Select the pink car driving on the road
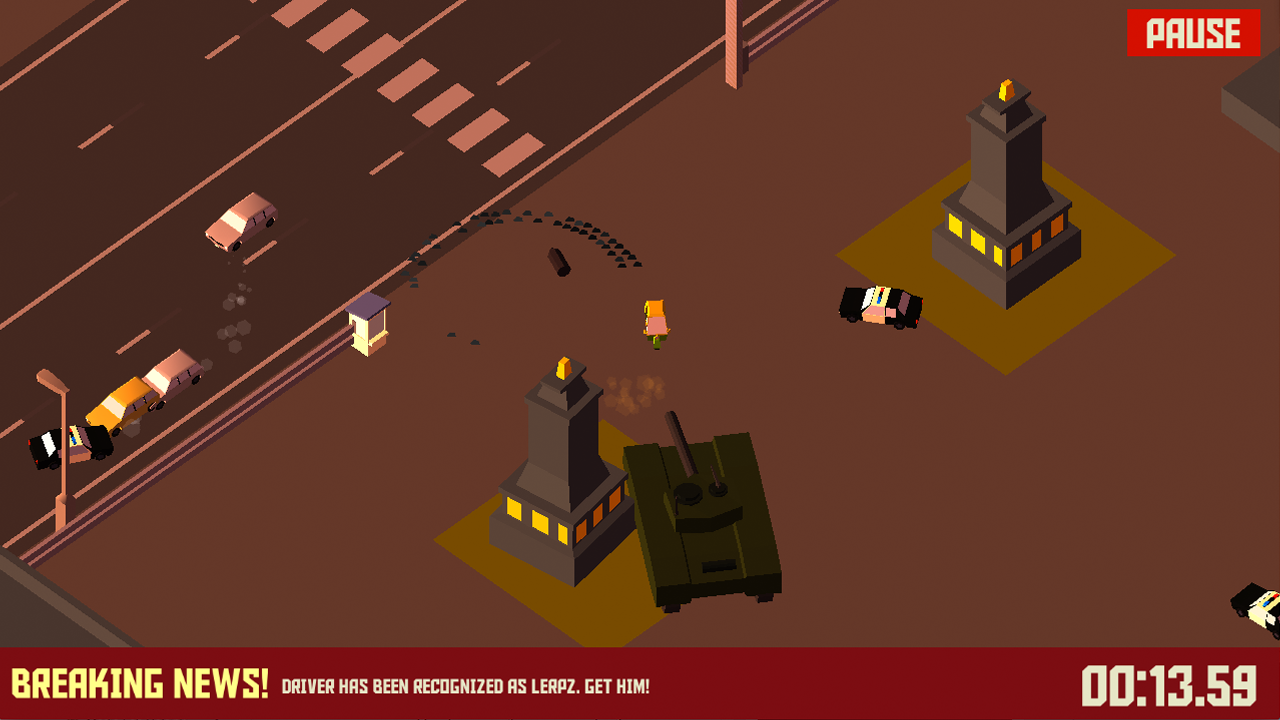 240,222
